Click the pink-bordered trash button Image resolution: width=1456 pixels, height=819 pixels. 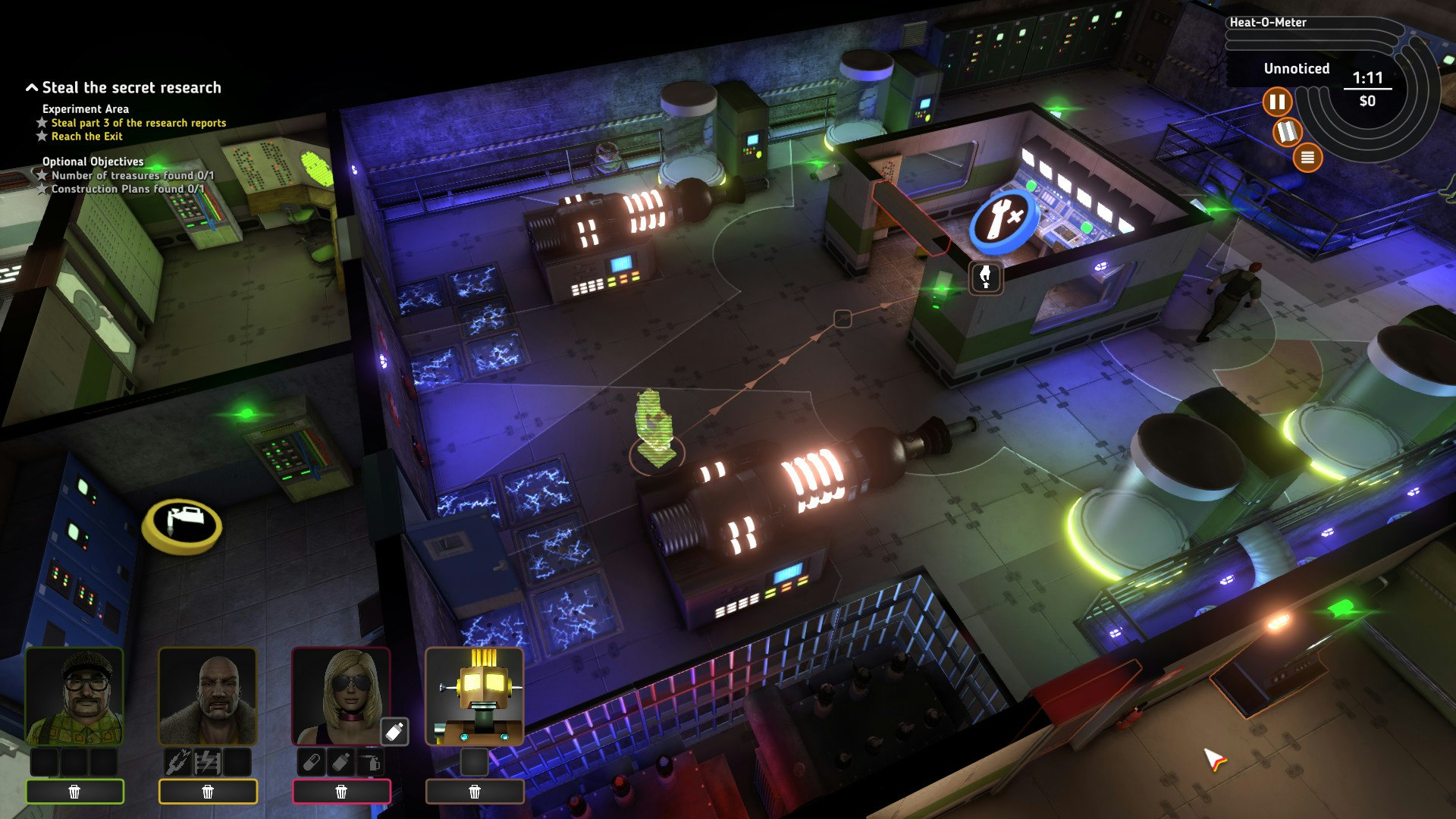341,792
